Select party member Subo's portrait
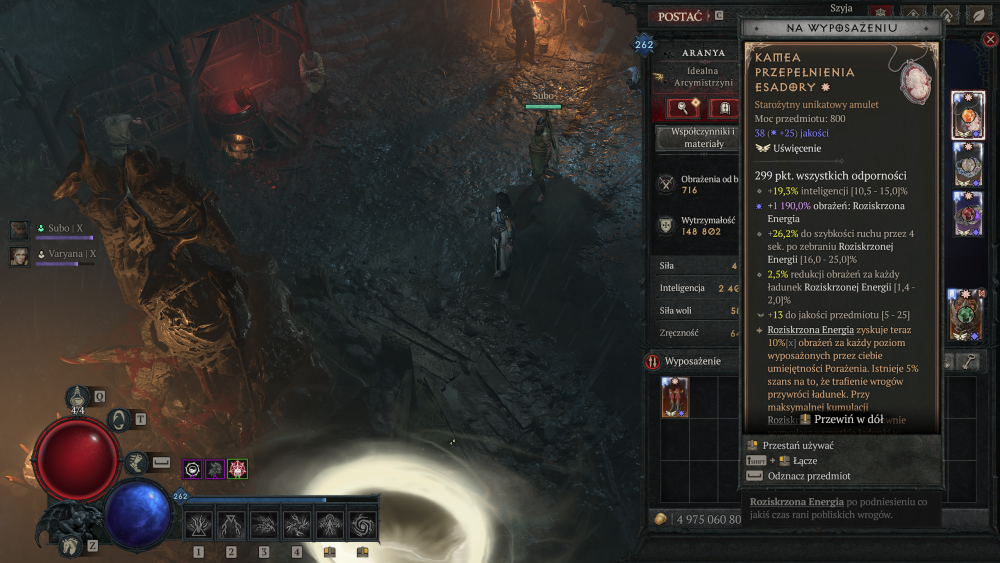This screenshot has width=1000, height=563. (20, 230)
